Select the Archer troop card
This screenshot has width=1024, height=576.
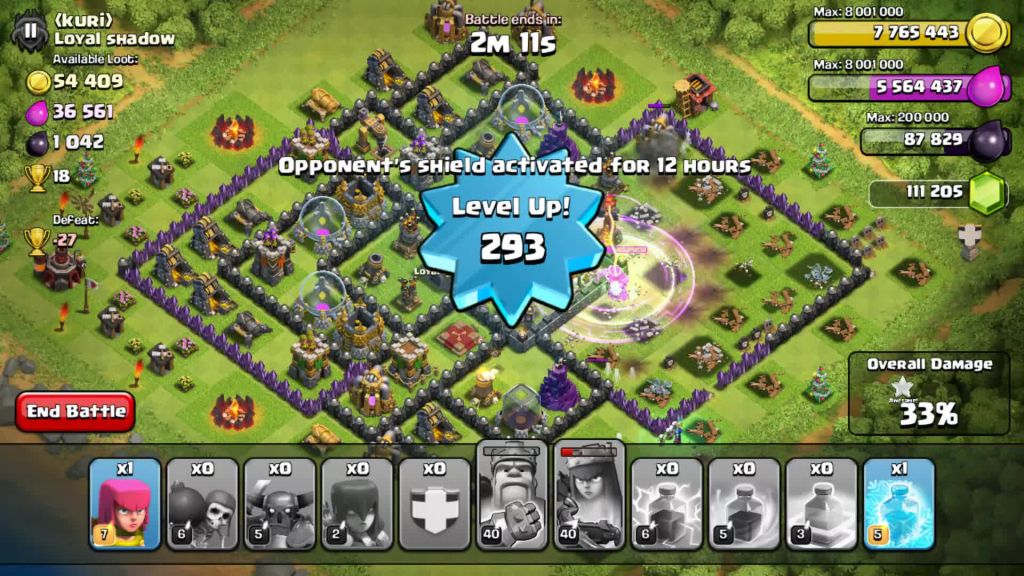[125, 503]
